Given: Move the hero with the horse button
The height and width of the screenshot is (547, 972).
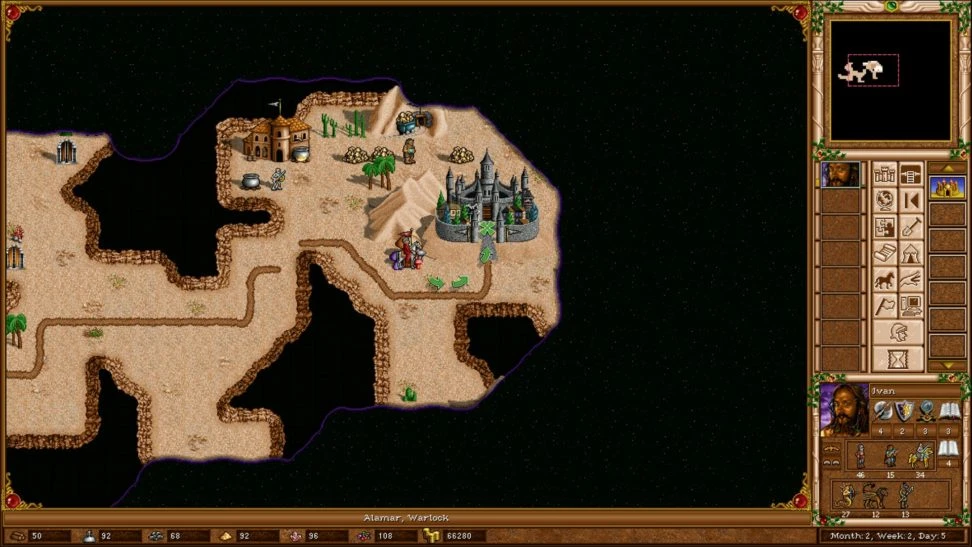Looking at the screenshot, I should tap(885, 279).
